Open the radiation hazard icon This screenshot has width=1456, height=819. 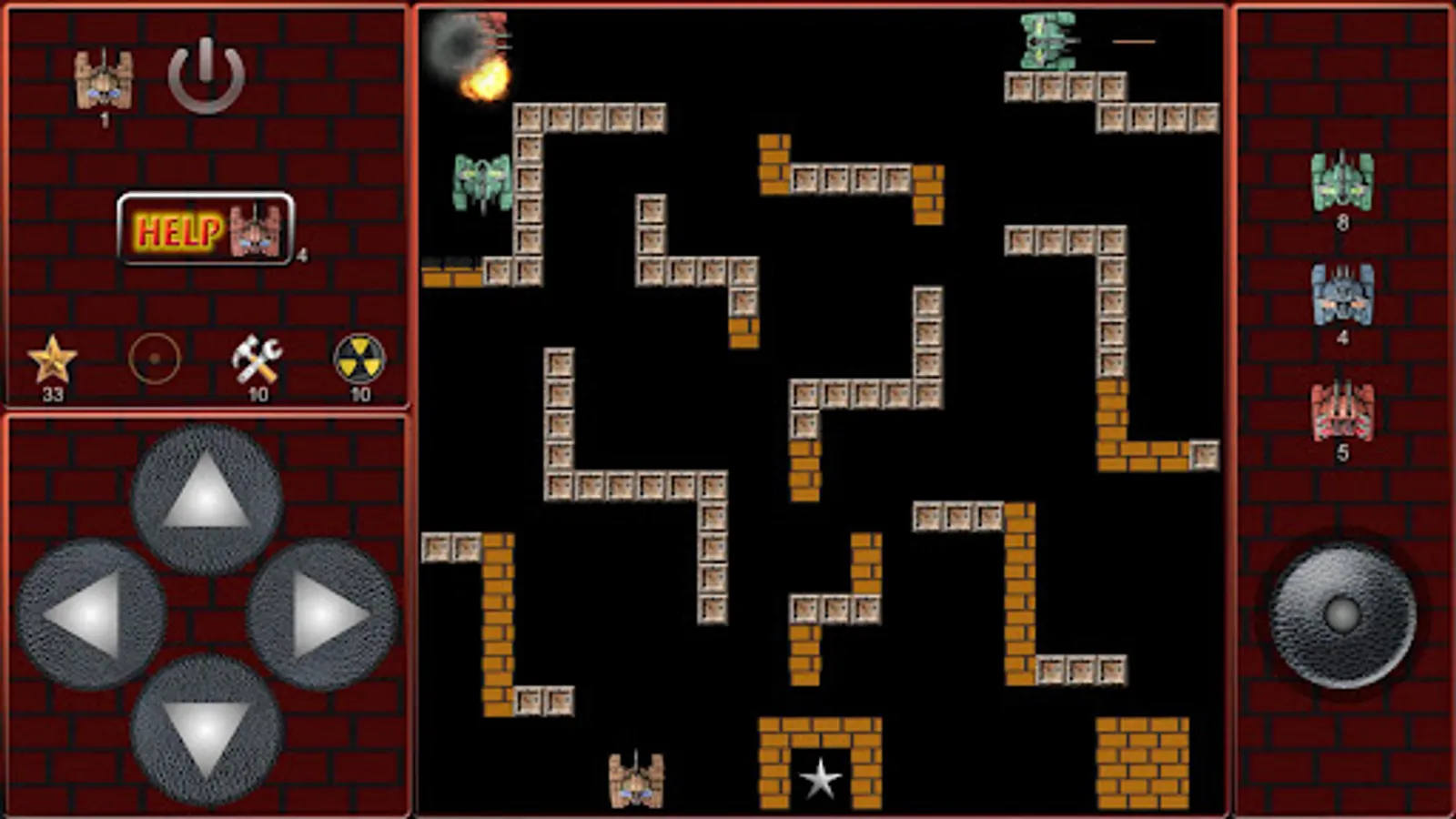tap(359, 359)
